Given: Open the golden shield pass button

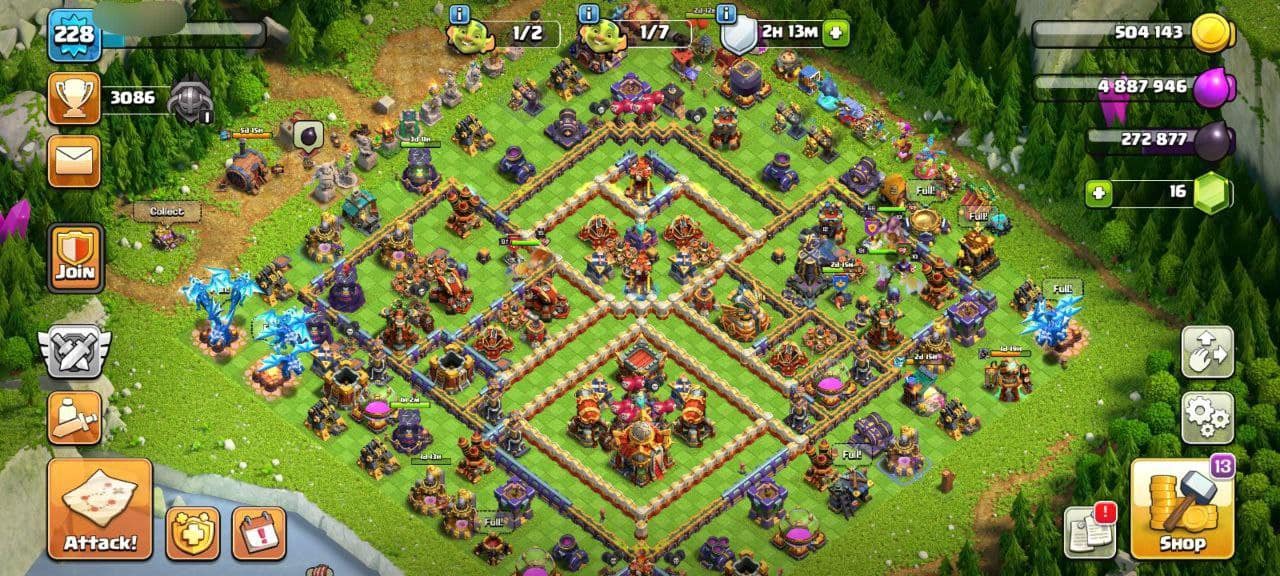Looking at the screenshot, I should (x=193, y=533).
